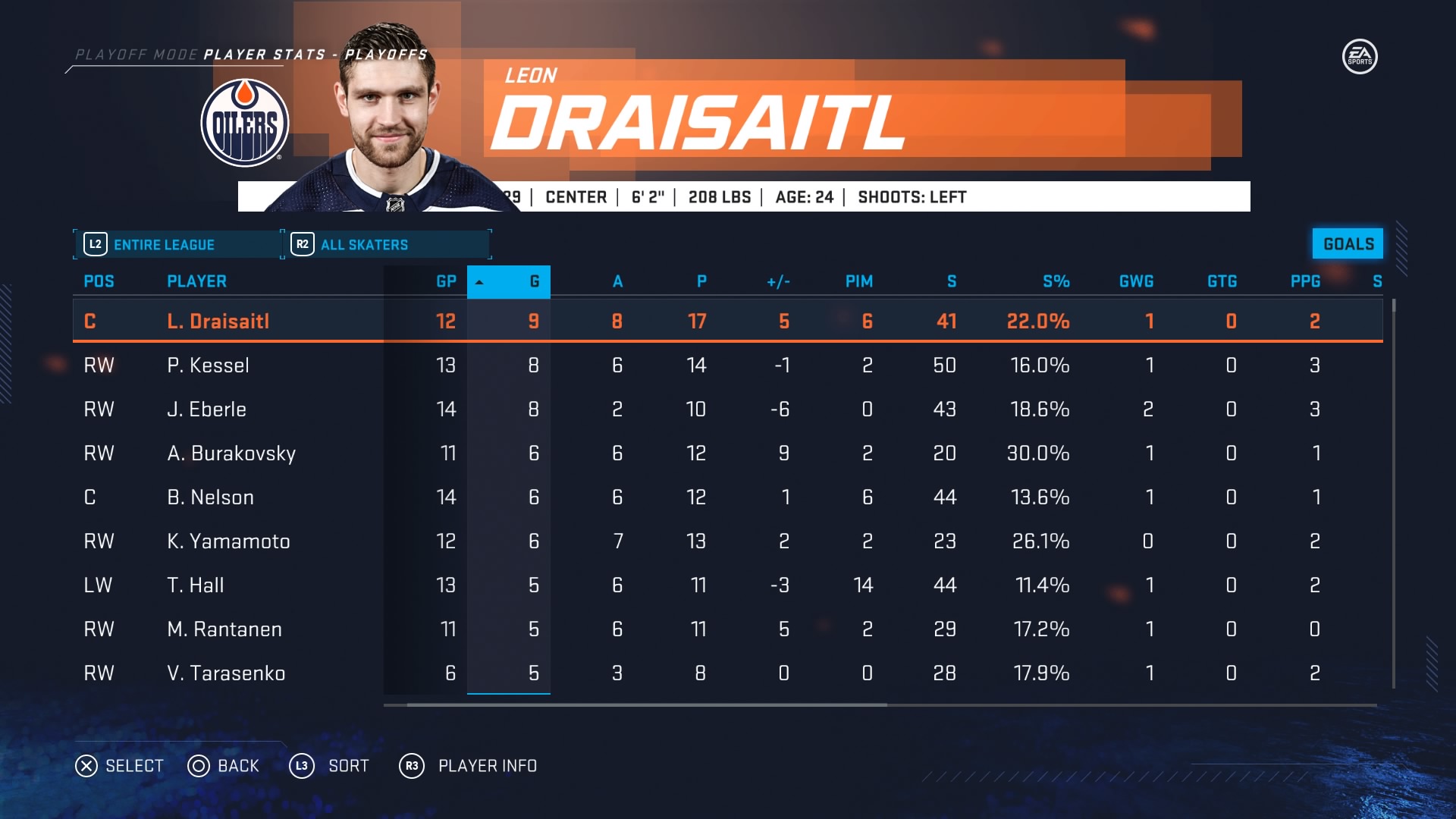The height and width of the screenshot is (819, 1456).
Task: Choose the All Skaters filter
Action: (x=387, y=244)
